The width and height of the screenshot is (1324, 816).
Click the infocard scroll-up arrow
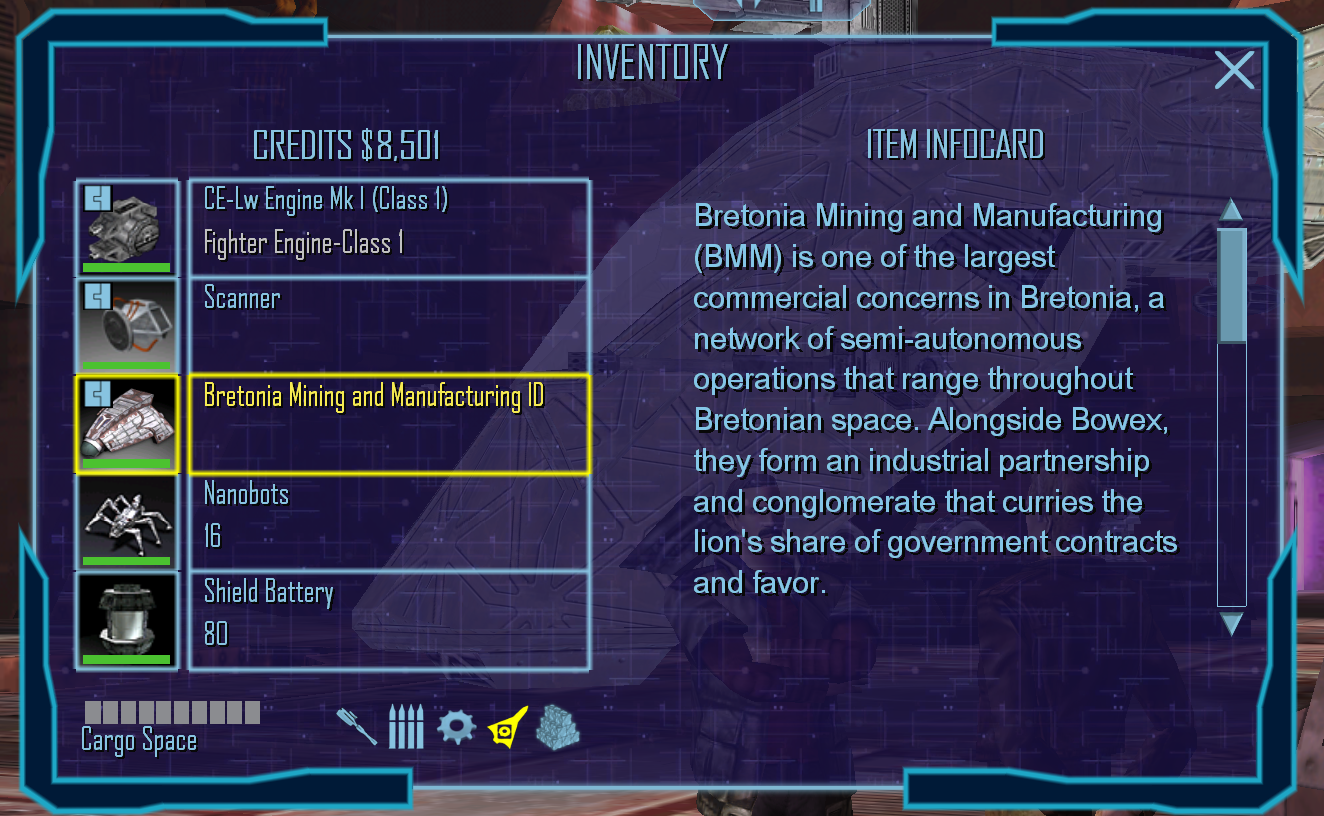[1232, 210]
